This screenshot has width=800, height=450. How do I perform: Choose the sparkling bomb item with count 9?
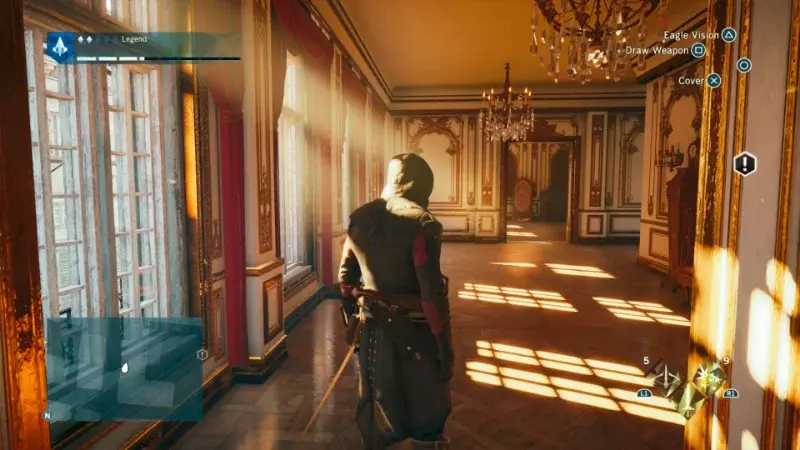pos(712,378)
